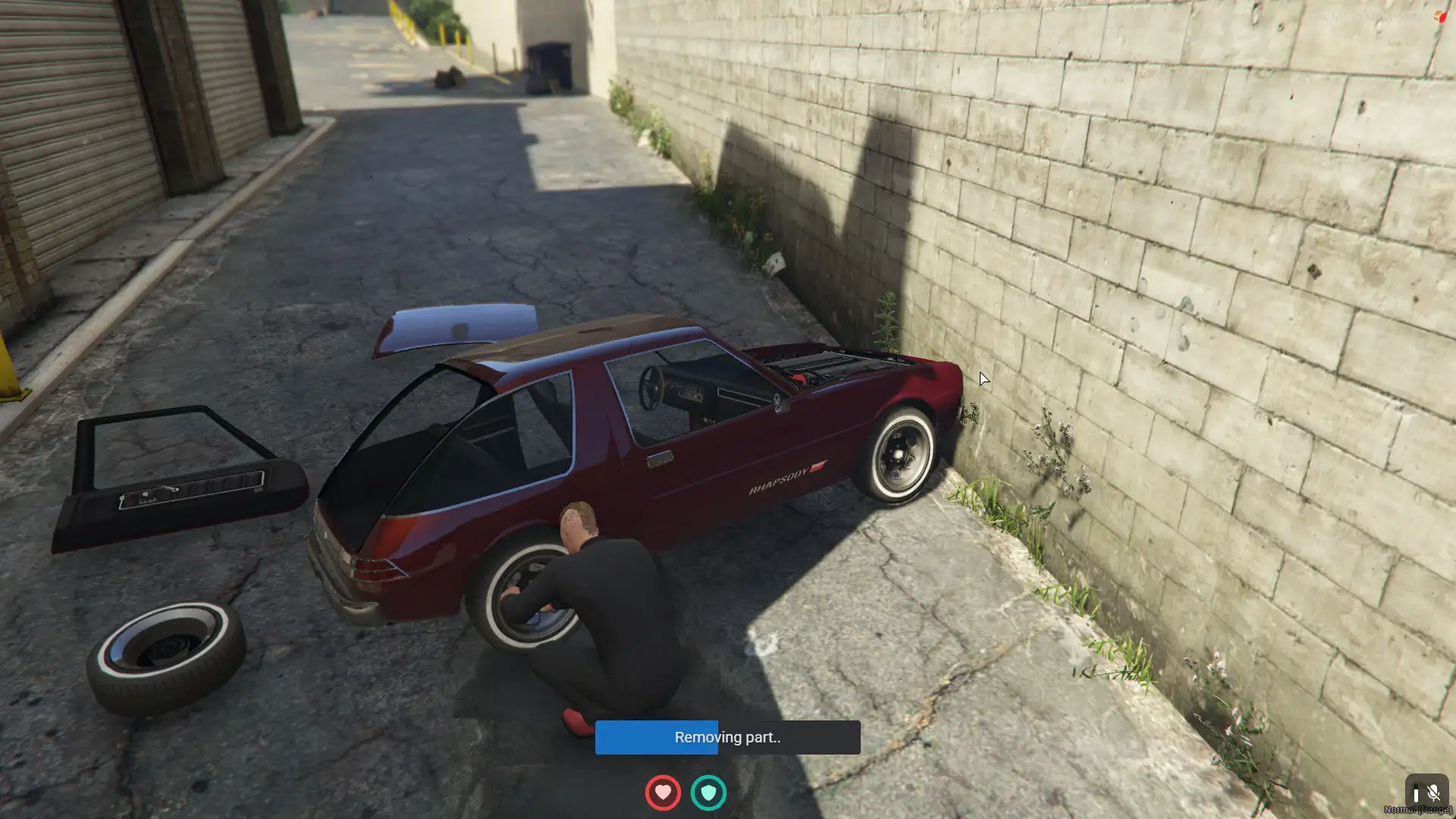Toggle the muted microphone voice icon
1456x819 pixels.
[1432, 793]
